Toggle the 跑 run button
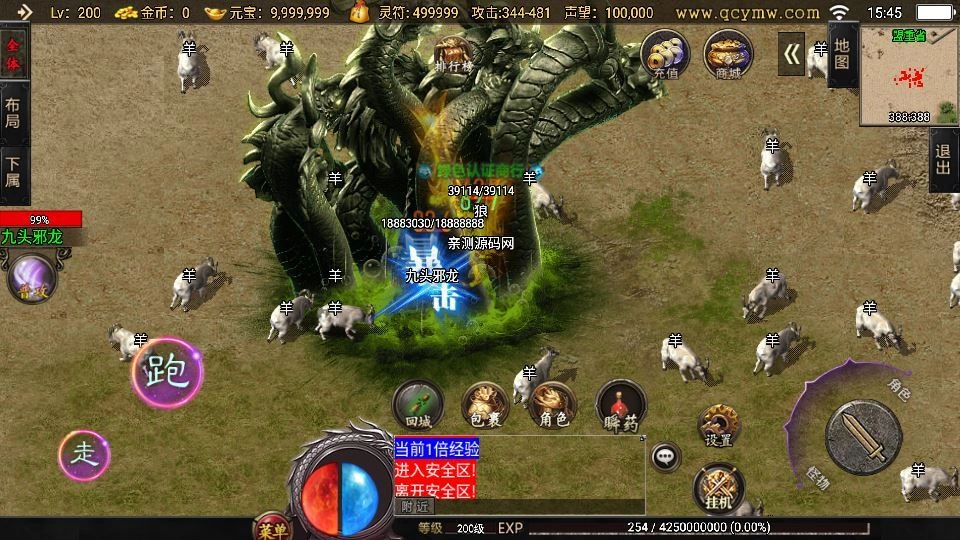Viewport: 960px width, 540px height. (x=166, y=372)
